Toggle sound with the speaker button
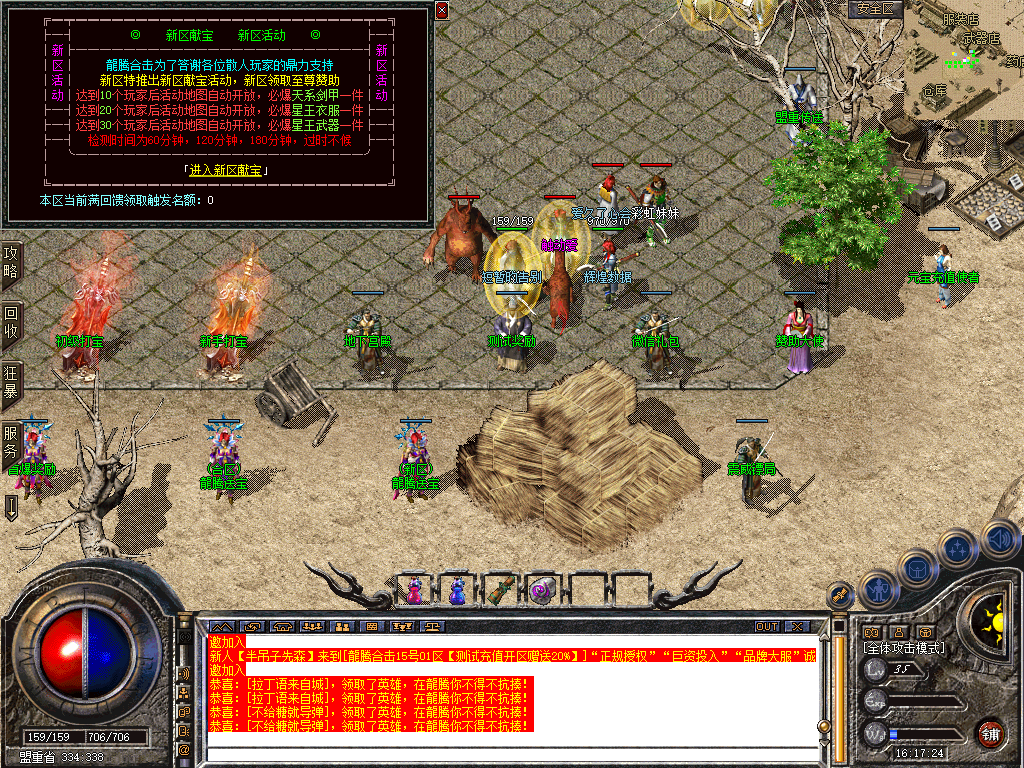Screen dimensions: 1024x768 [1000, 540]
